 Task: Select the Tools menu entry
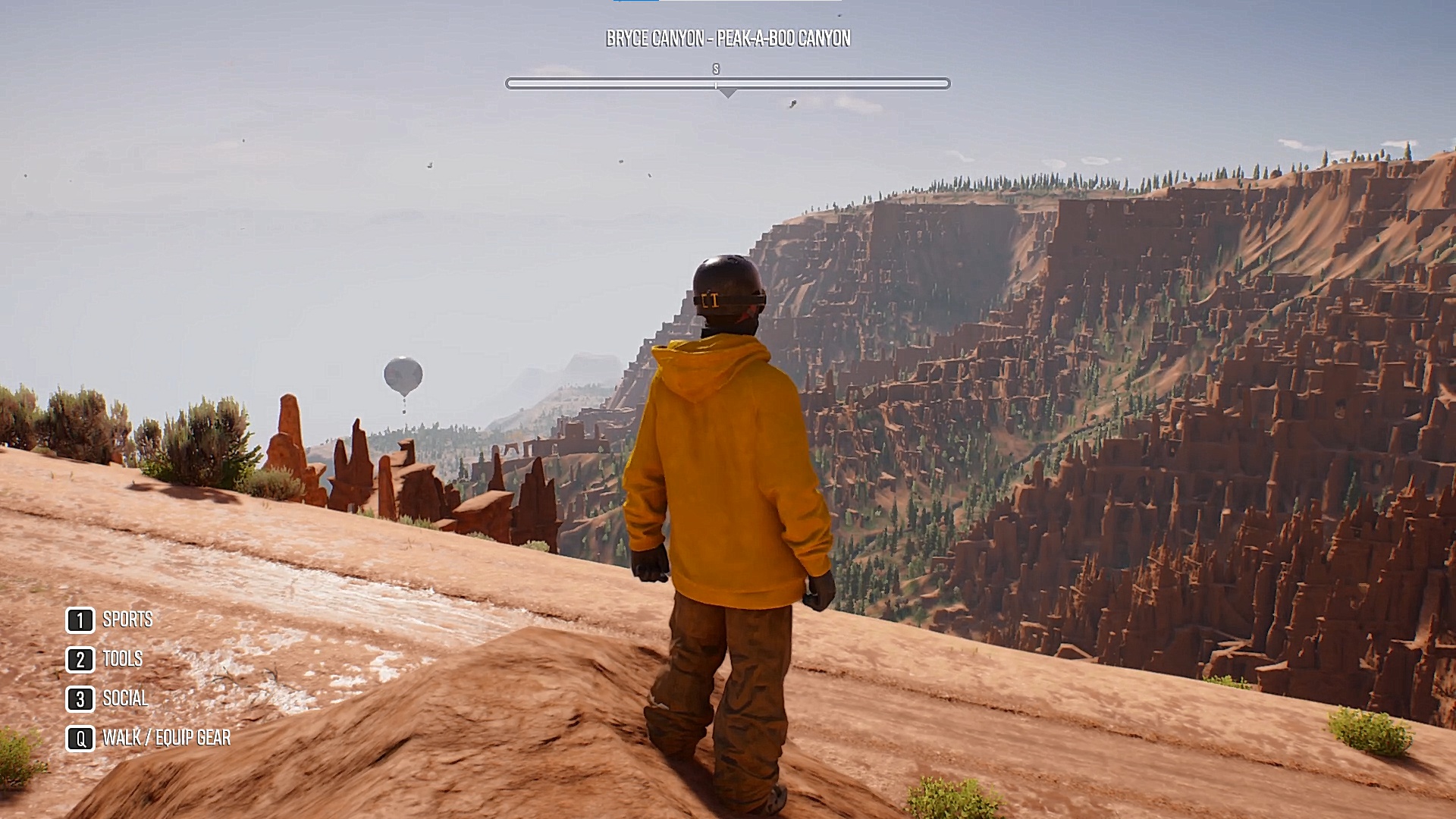pyautogui.click(x=122, y=660)
